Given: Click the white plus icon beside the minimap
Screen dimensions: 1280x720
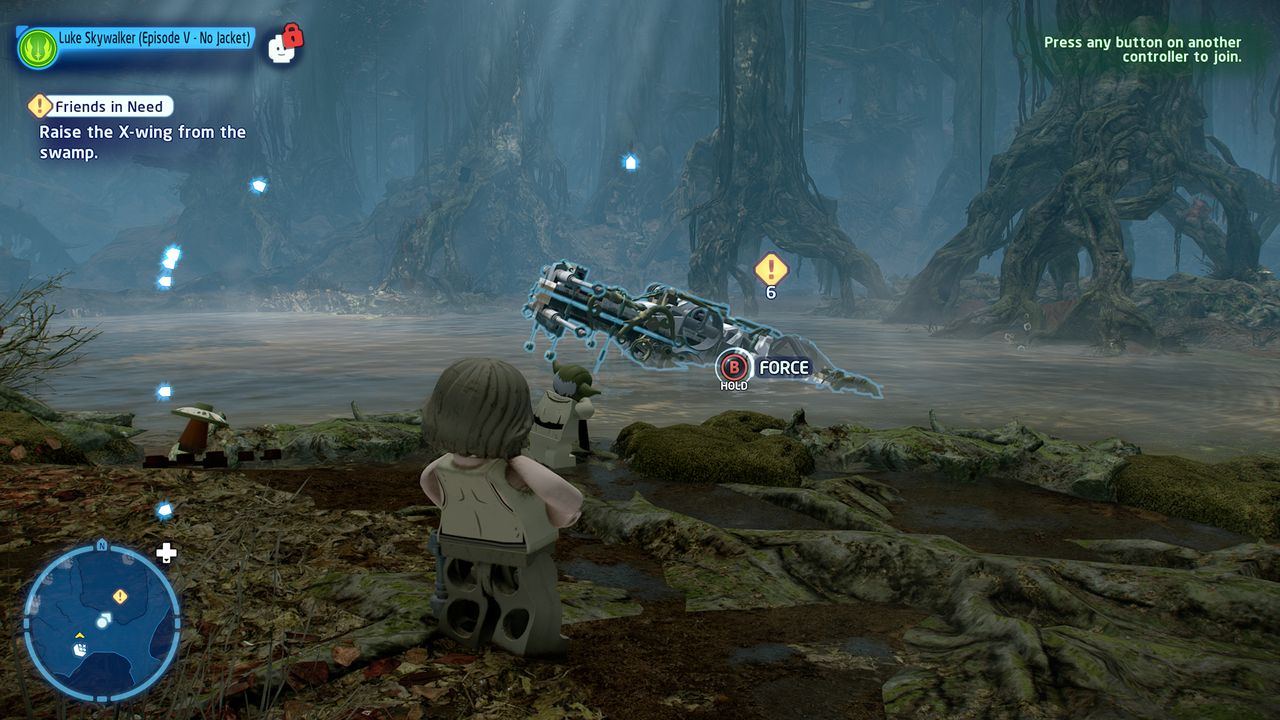Looking at the screenshot, I should [167, 553].
